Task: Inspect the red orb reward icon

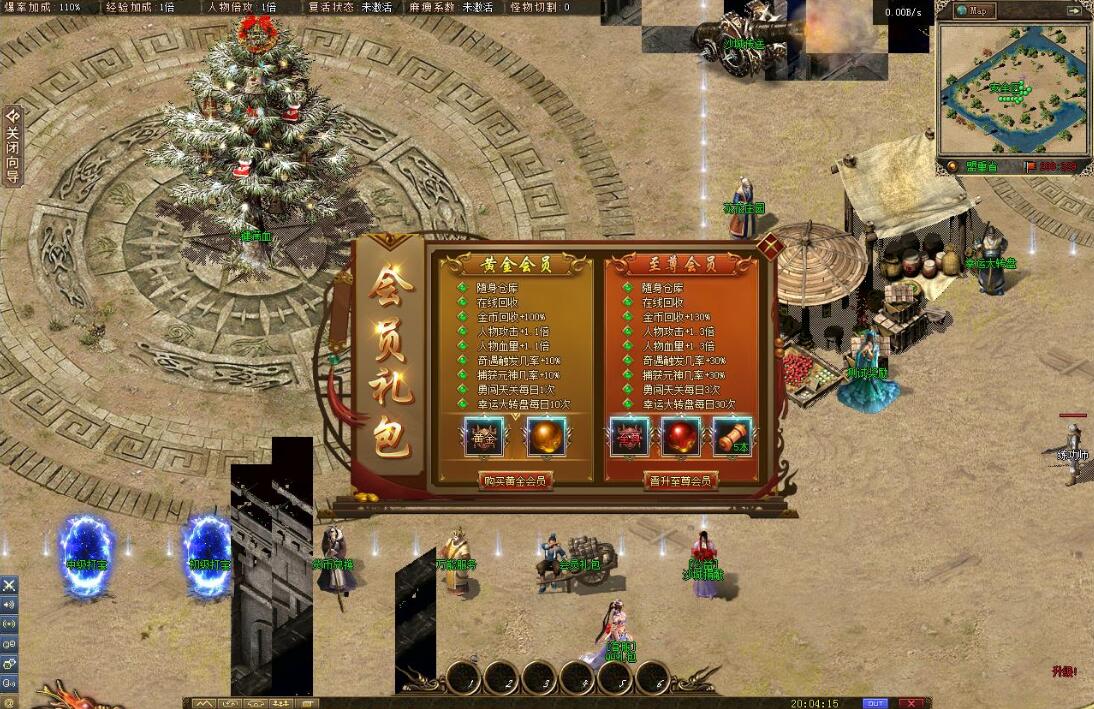Action: click(681, 438)
